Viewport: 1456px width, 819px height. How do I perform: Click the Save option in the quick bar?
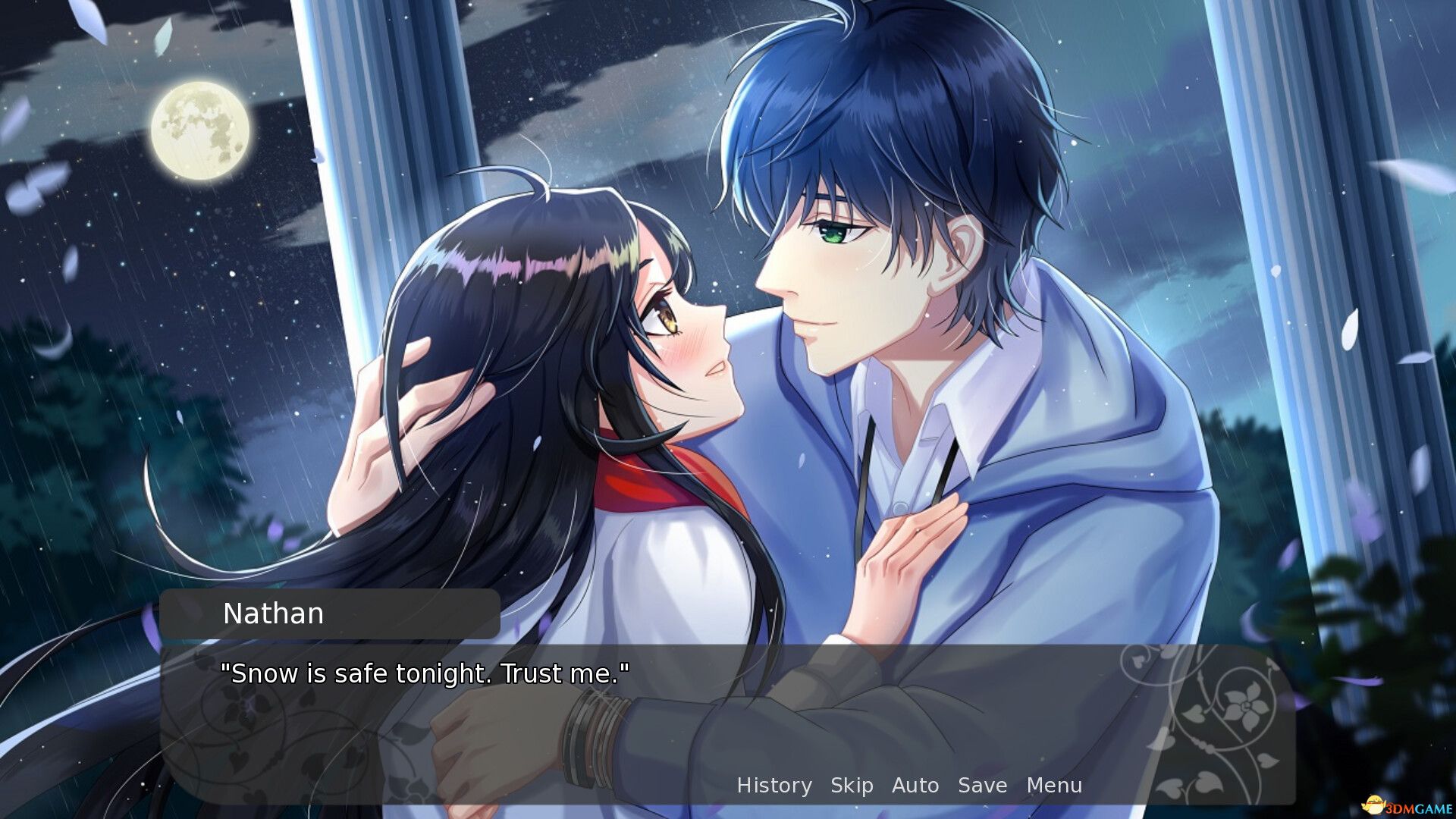[982, 786]
